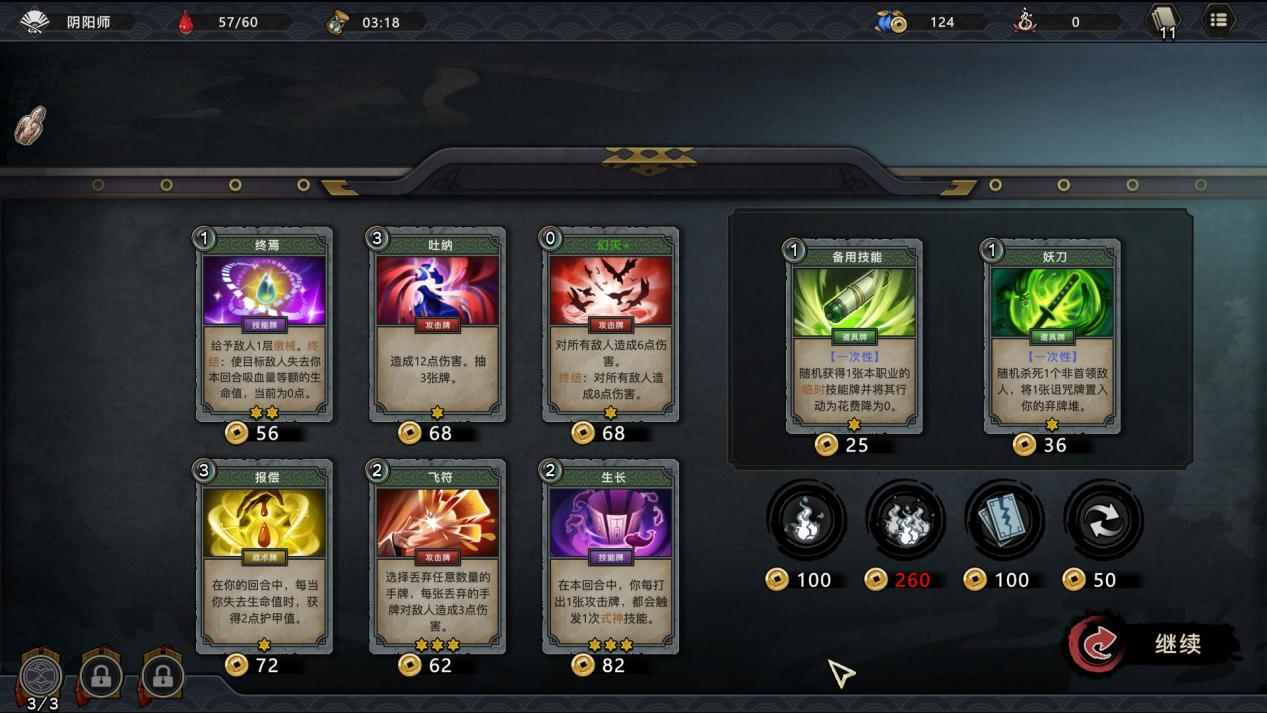Viewport: 1267px width, 713px height.
Task: Buy the 报偿 tactic card
Action: (266, 556)
